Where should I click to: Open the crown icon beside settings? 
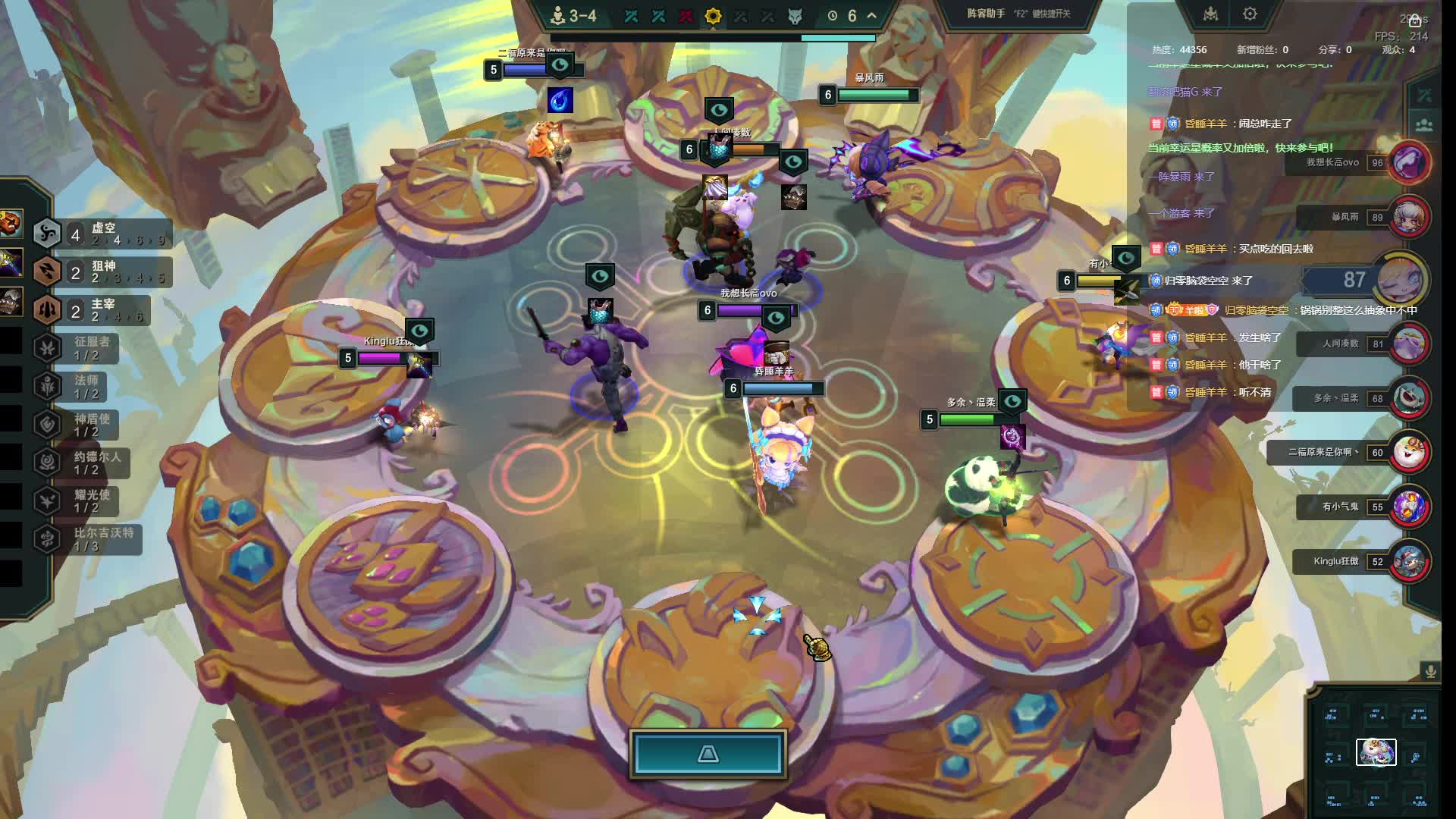click(x=1210, y=14)
